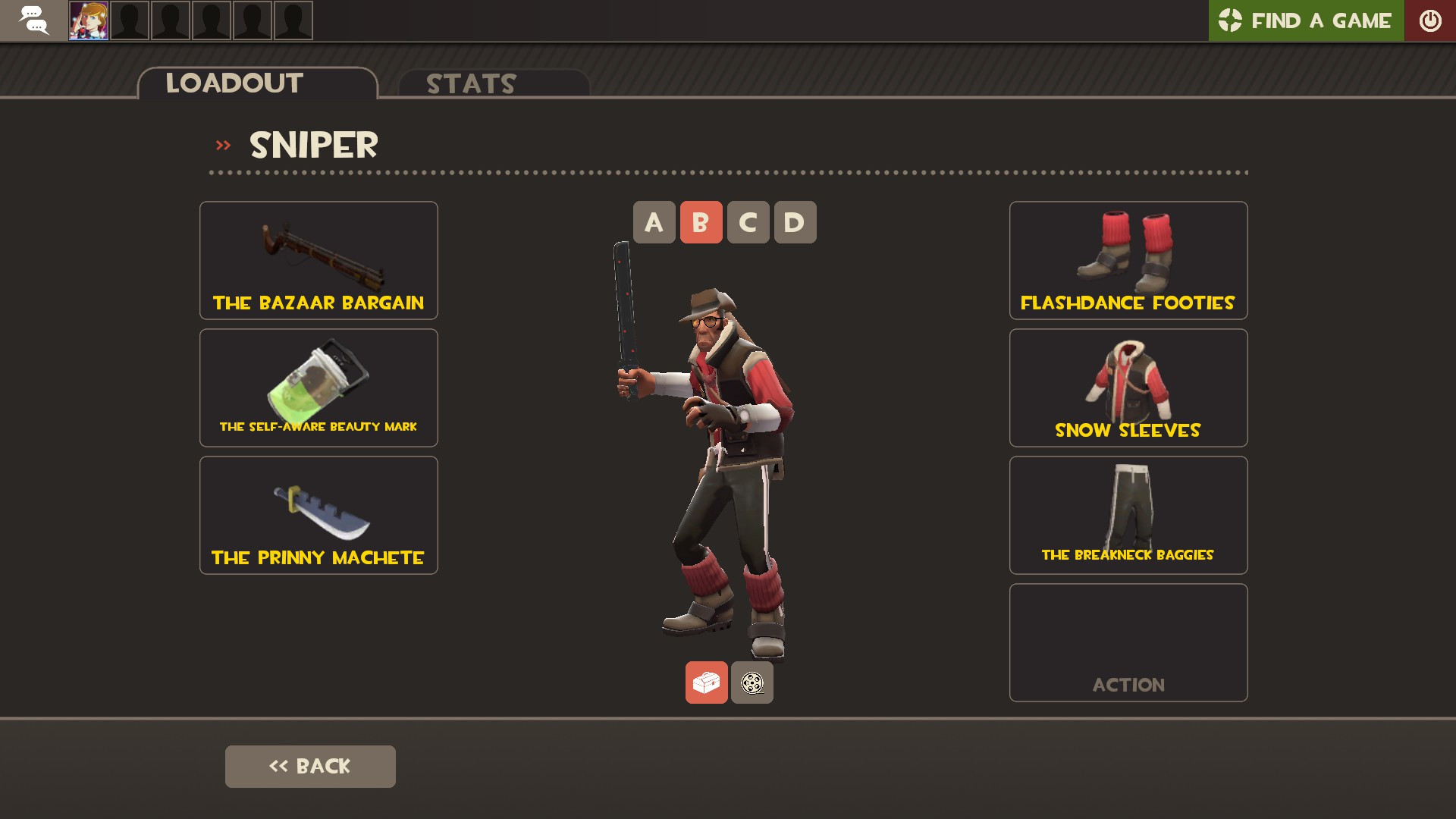The image size is (1456, 819).
Task: Open The Bazaar Bargain weapon slot
Action: [318, 260]
